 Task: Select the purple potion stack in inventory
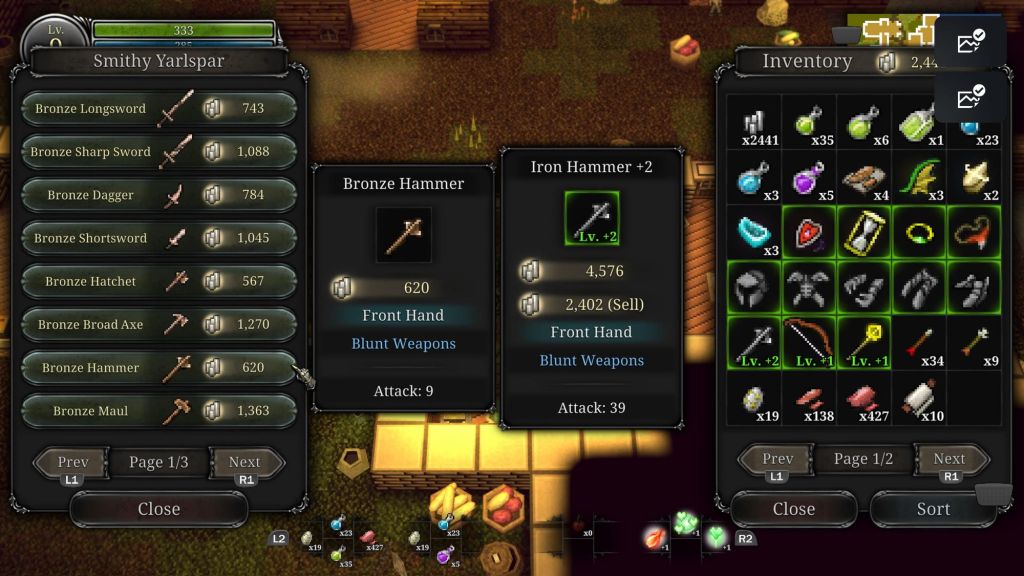click(x=808, y=178)
